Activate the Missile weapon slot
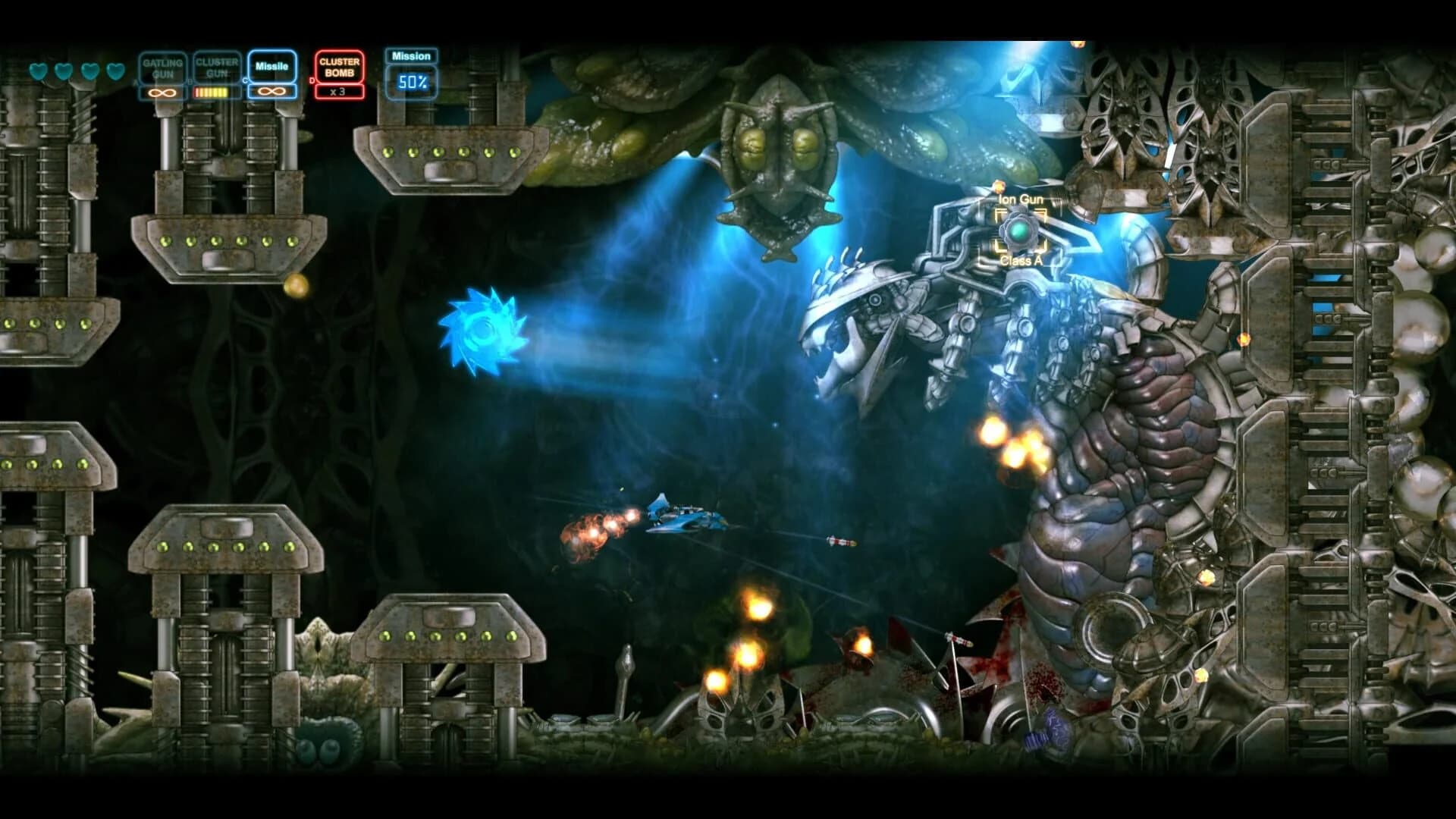 271,67
